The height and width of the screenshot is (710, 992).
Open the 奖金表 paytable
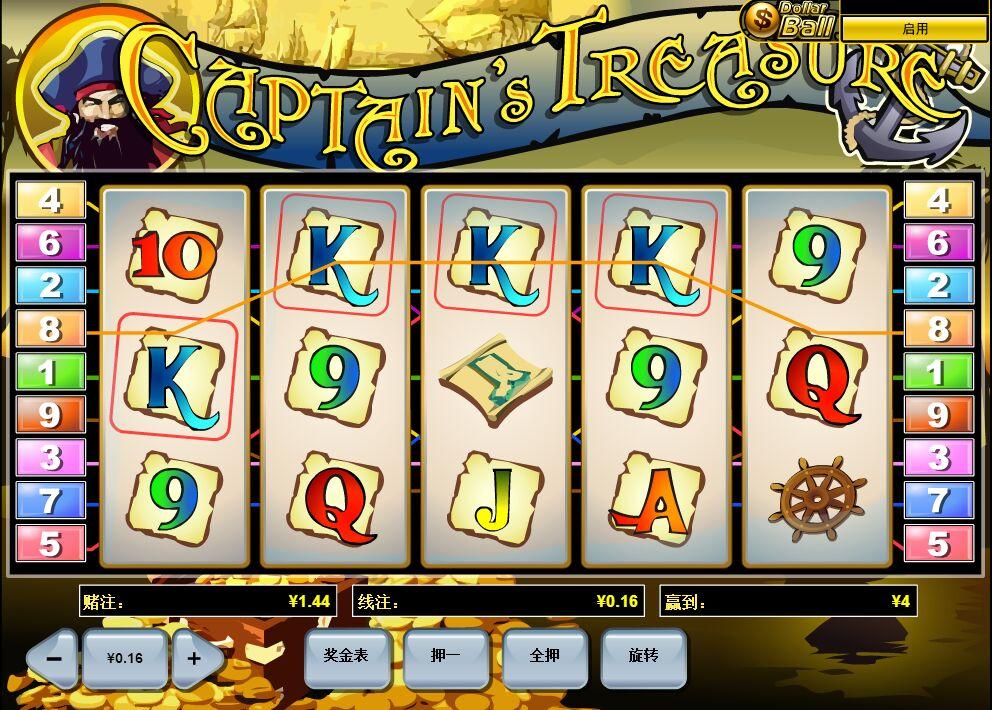point(346,656)
